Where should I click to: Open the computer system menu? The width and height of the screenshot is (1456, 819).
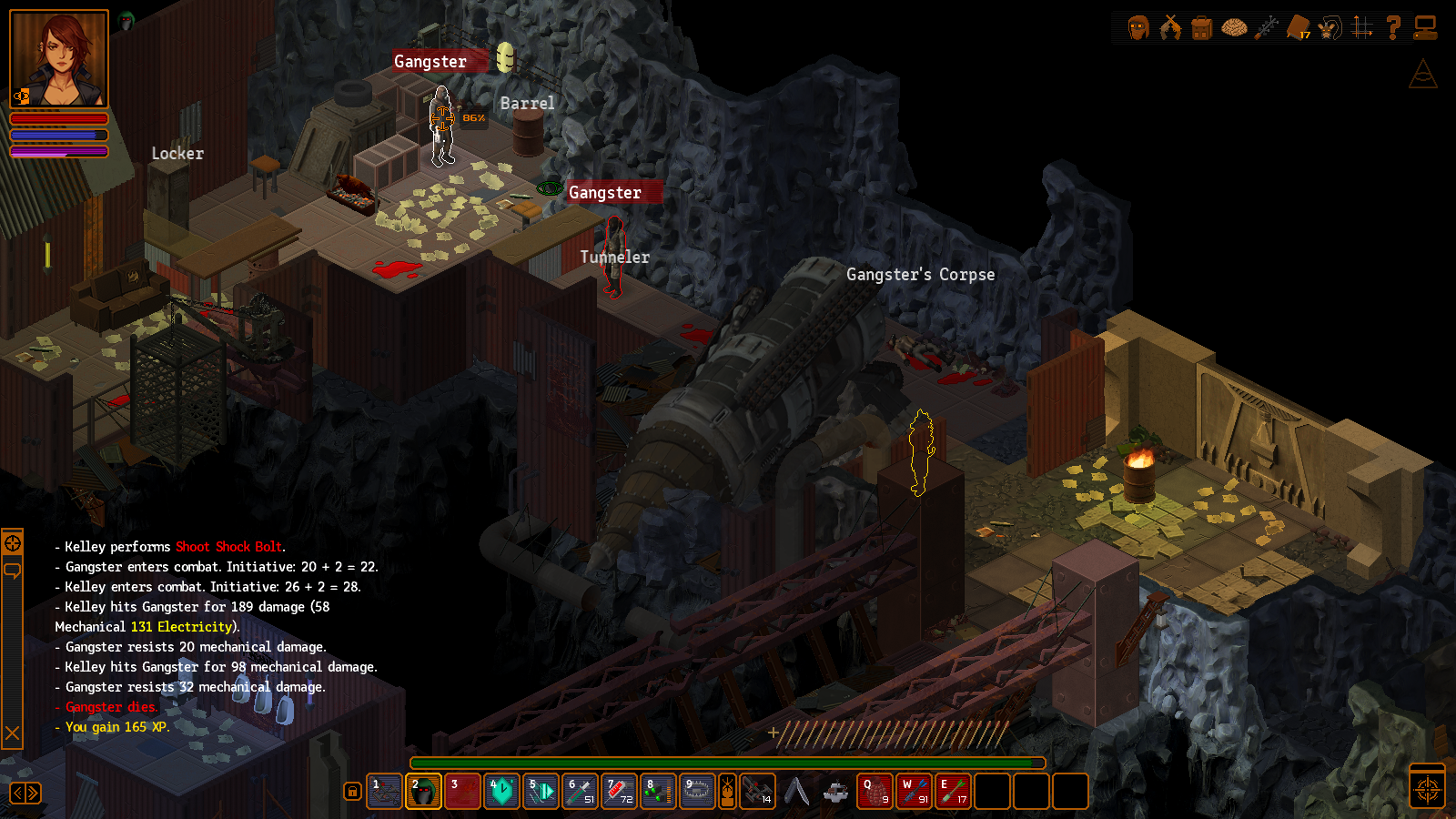click(x=1425, y=28)
